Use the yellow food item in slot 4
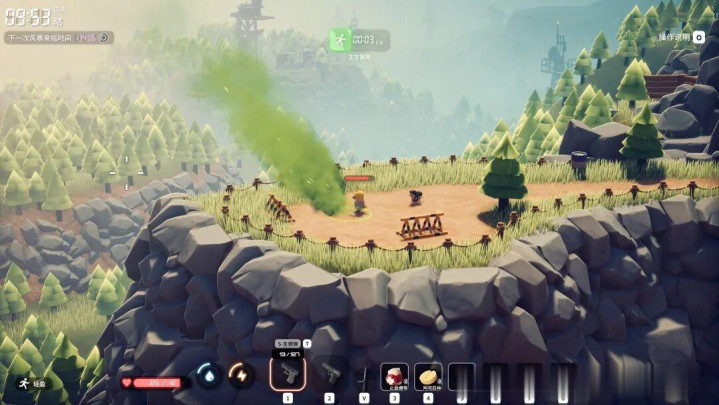Viewport: 719px width, 405px height. coord(428,374)
